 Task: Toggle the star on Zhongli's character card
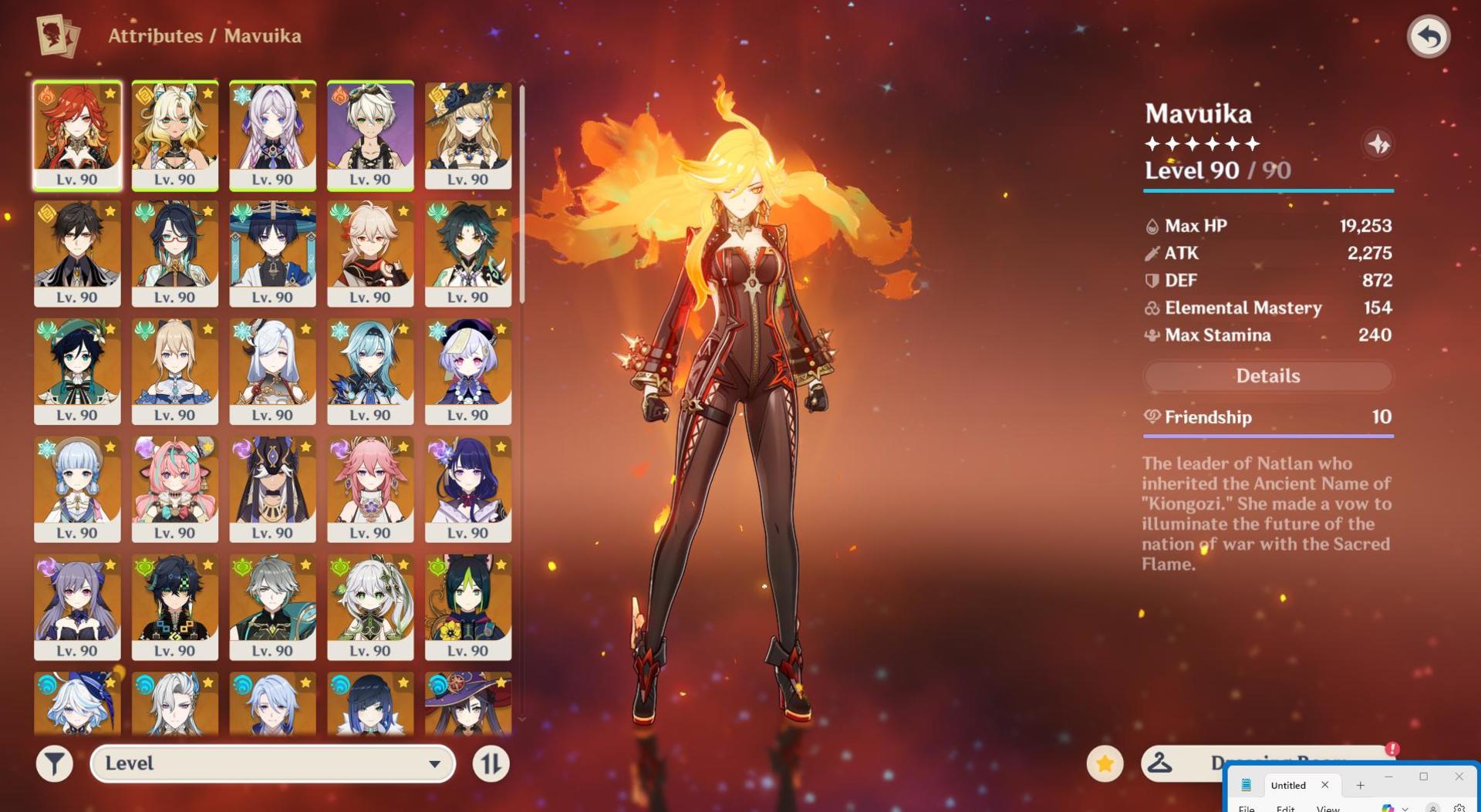110,213
